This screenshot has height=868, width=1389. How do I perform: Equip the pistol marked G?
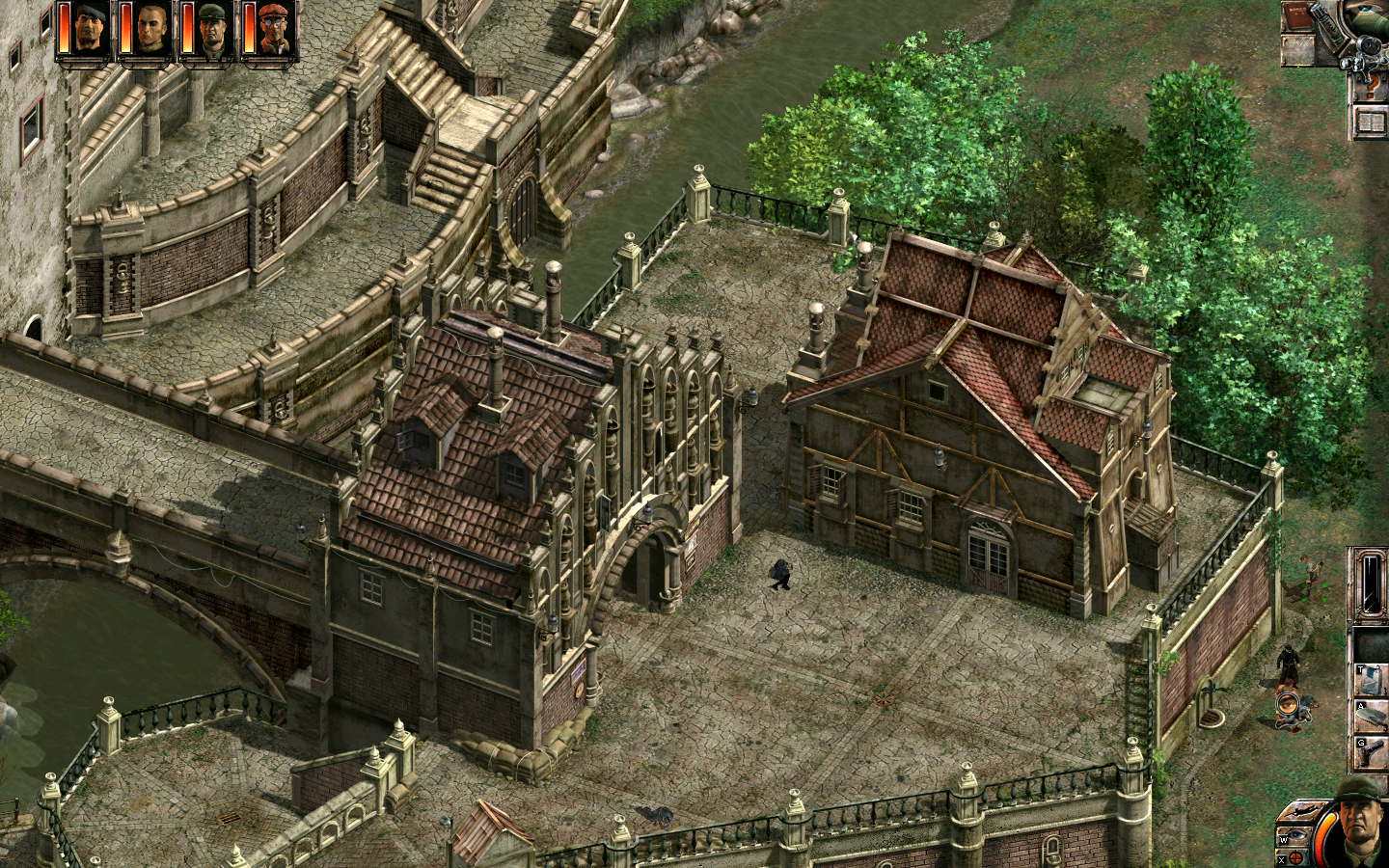1371,752
